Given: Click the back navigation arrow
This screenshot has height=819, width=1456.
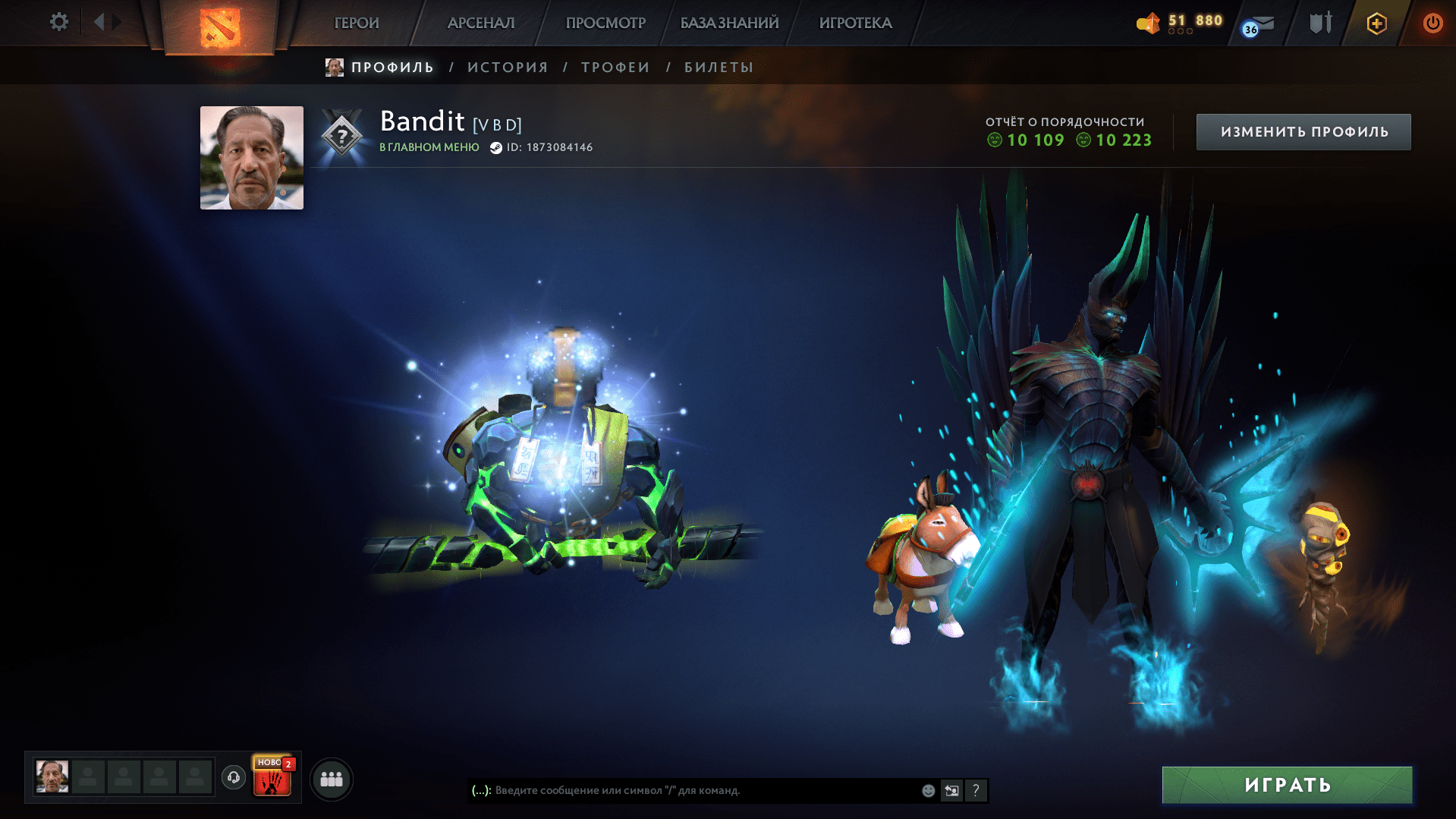Looking at the screenshot, I should (x=99, y=22).
